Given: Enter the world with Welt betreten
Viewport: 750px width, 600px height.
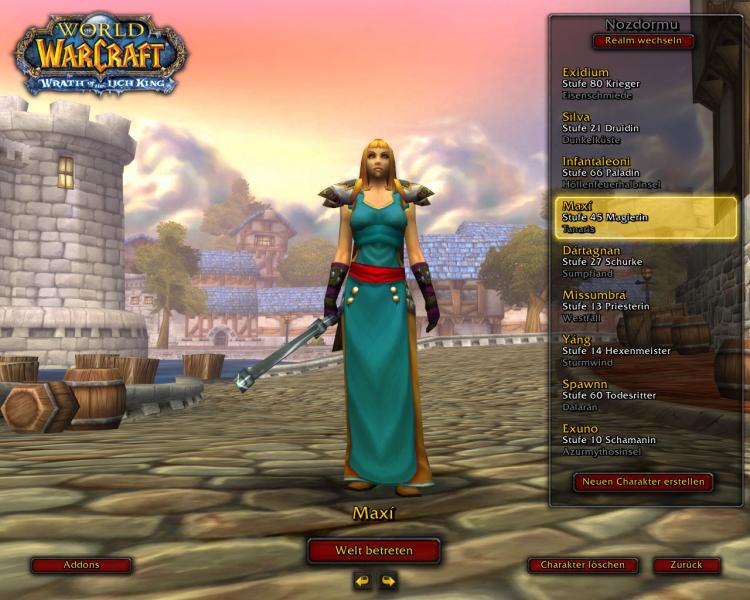Looking at the screenshot, I should click(x=374, y=551).
